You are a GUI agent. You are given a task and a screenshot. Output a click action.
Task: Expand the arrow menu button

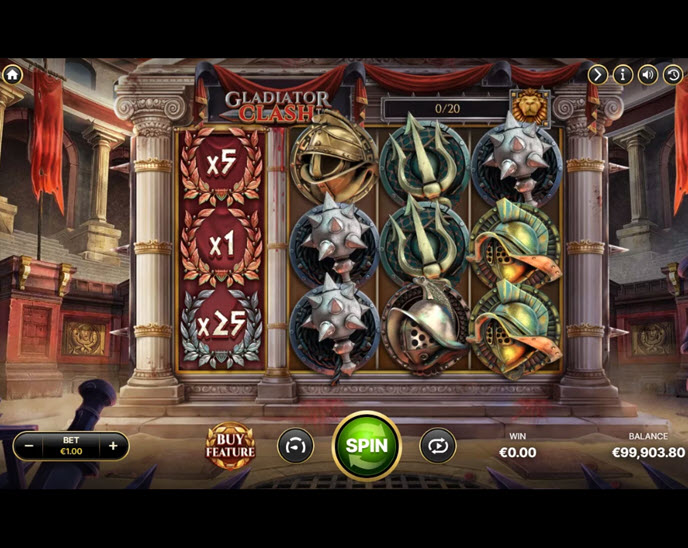[597, 74]
